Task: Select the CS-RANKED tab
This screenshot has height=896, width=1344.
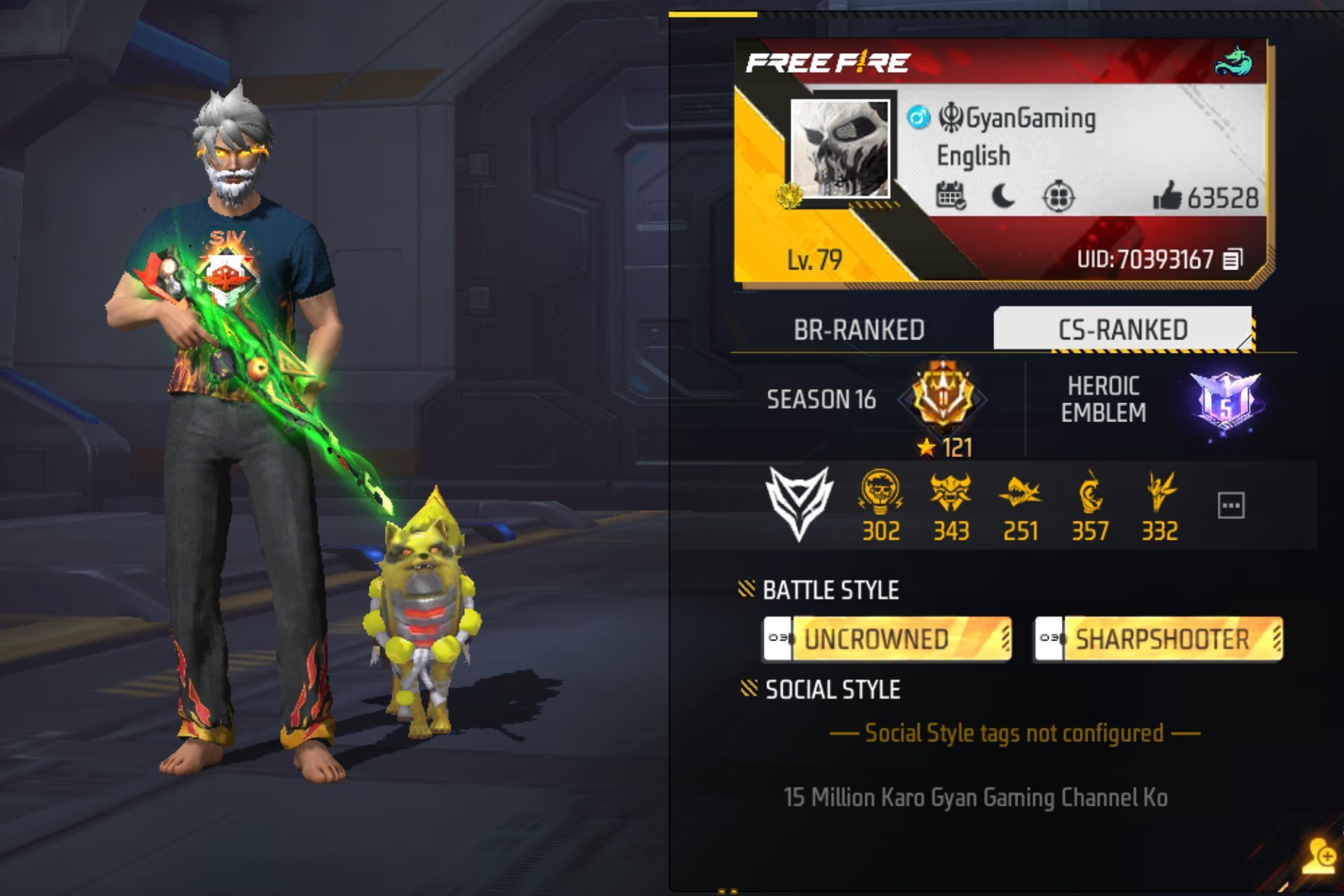Action: [1122, 329]
